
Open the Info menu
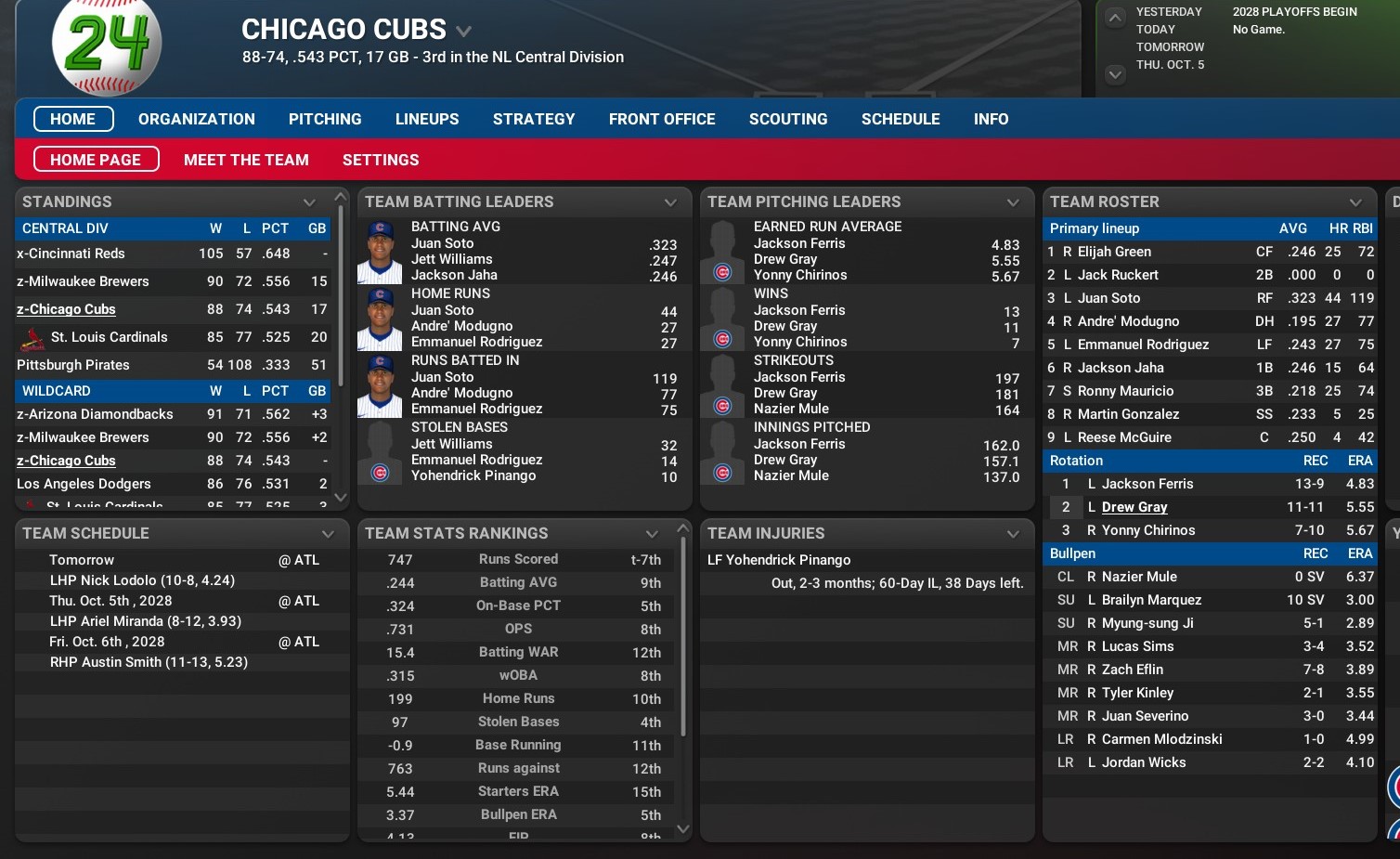(991, 119)
